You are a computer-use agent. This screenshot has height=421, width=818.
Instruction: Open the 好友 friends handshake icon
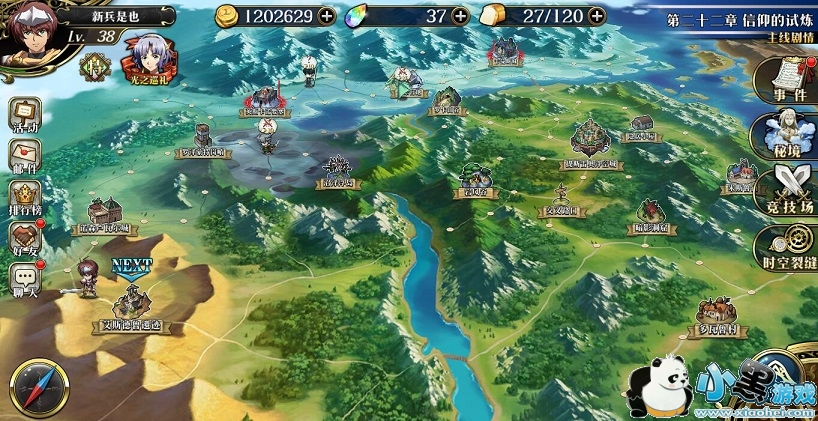pyautogui.click(x=25, y=238)
